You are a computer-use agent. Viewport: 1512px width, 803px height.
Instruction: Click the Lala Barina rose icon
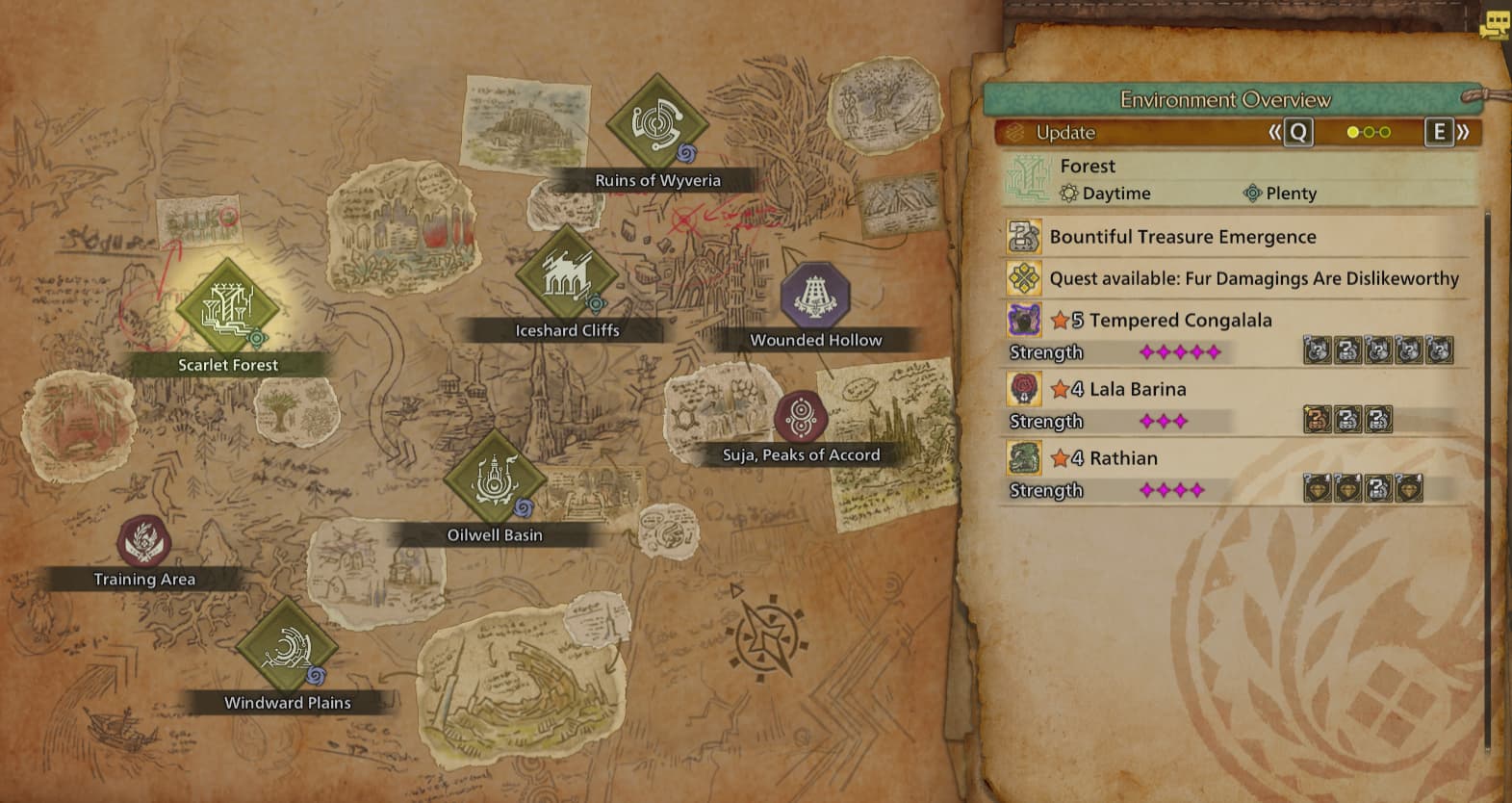(1024, 388)
